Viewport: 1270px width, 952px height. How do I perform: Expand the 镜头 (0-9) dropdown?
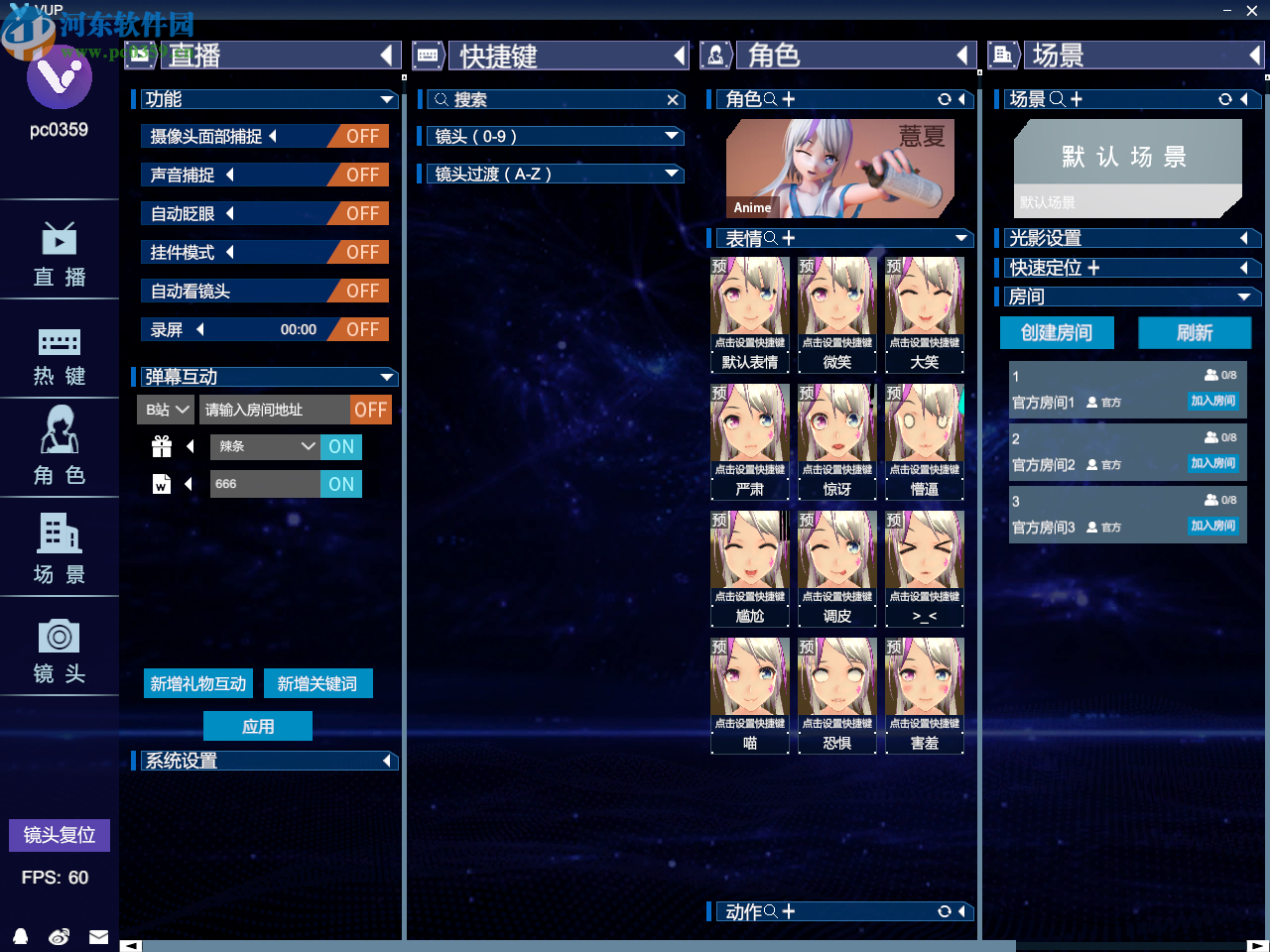(672, 136)
